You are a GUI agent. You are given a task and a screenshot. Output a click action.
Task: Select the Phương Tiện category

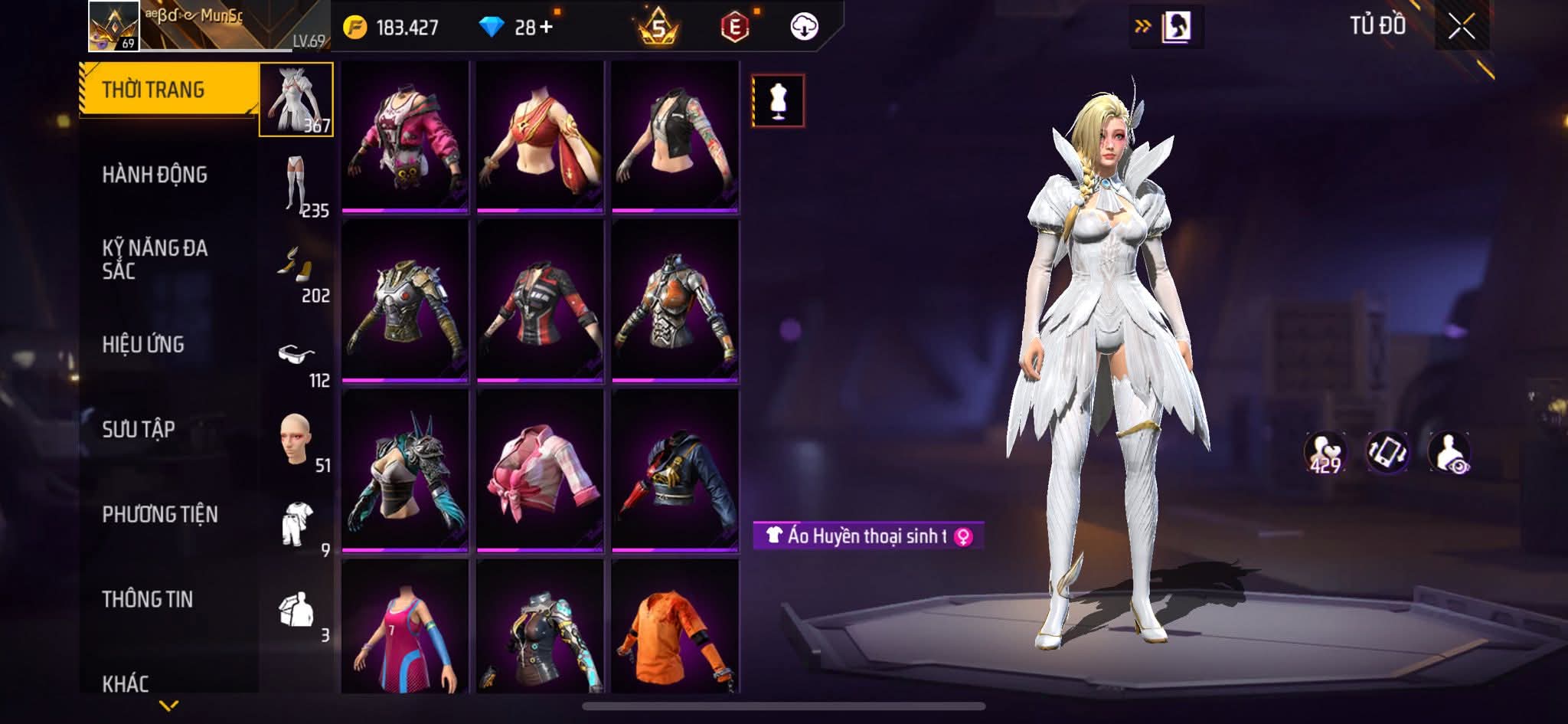[x=160, y=514]
